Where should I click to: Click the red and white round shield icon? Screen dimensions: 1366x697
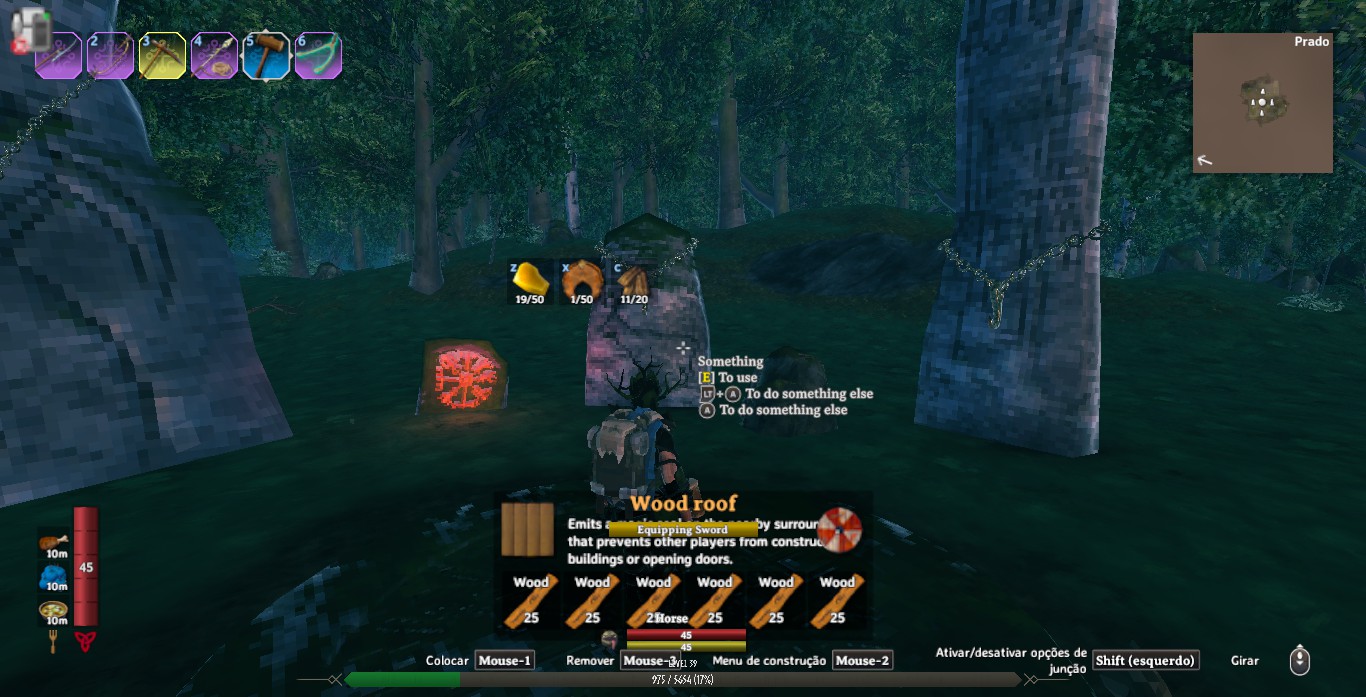pyautogui.click(x=839, y=530)
